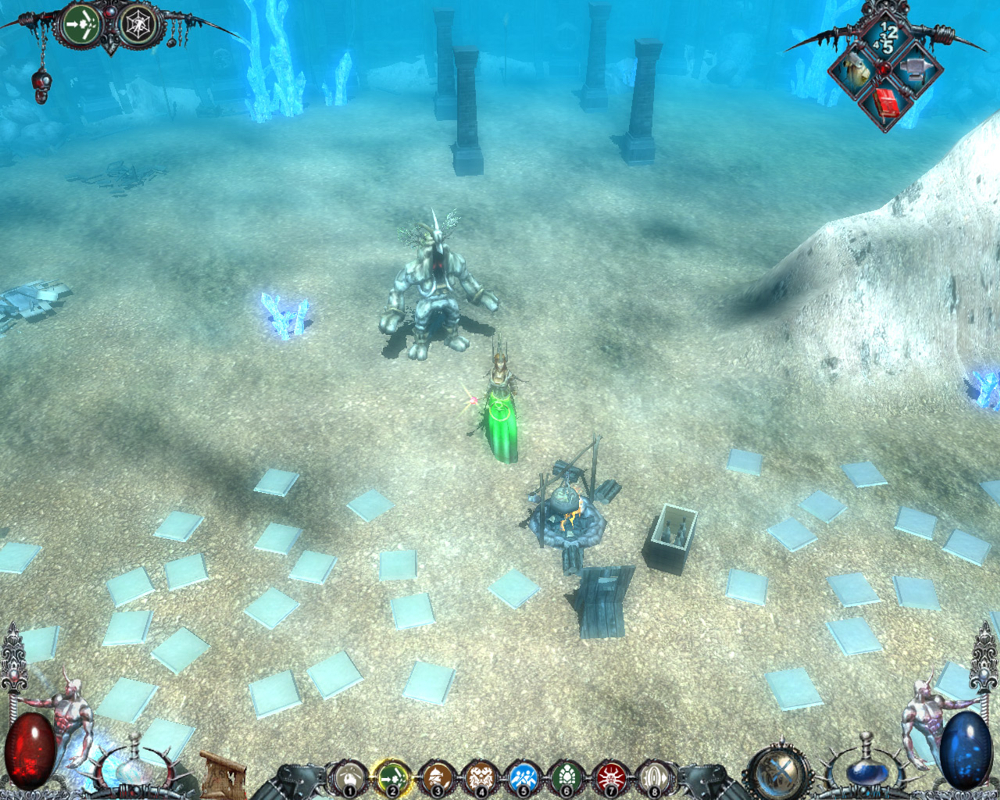Use the brown skill in hotbar slot 3
Image resolution: width=1000 pixels, height=800 pixels.
tap(437, 777)
